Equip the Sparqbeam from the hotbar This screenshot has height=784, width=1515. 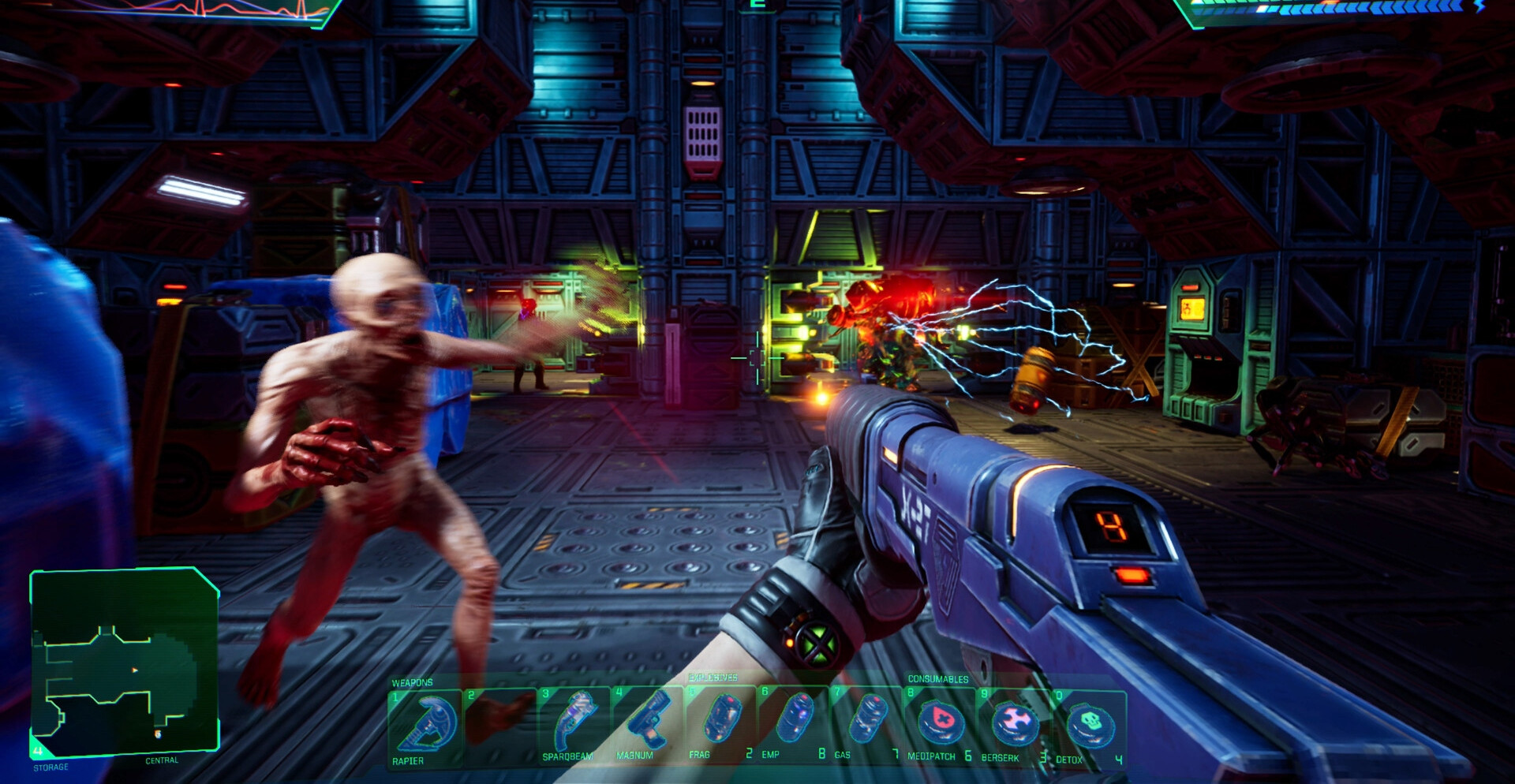point(575,724)
